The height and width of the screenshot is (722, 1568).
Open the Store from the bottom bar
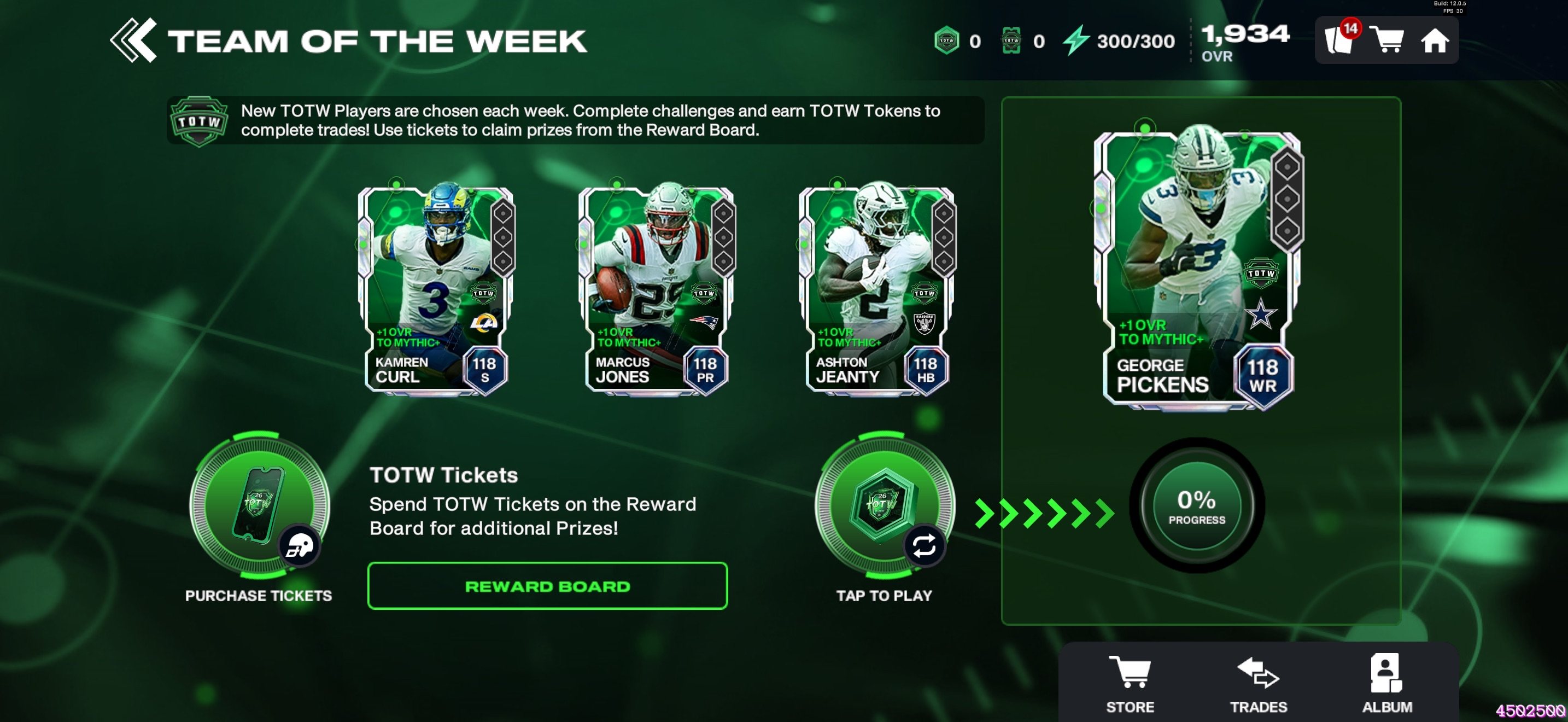pyautogui.click(x=1130, y=683)
